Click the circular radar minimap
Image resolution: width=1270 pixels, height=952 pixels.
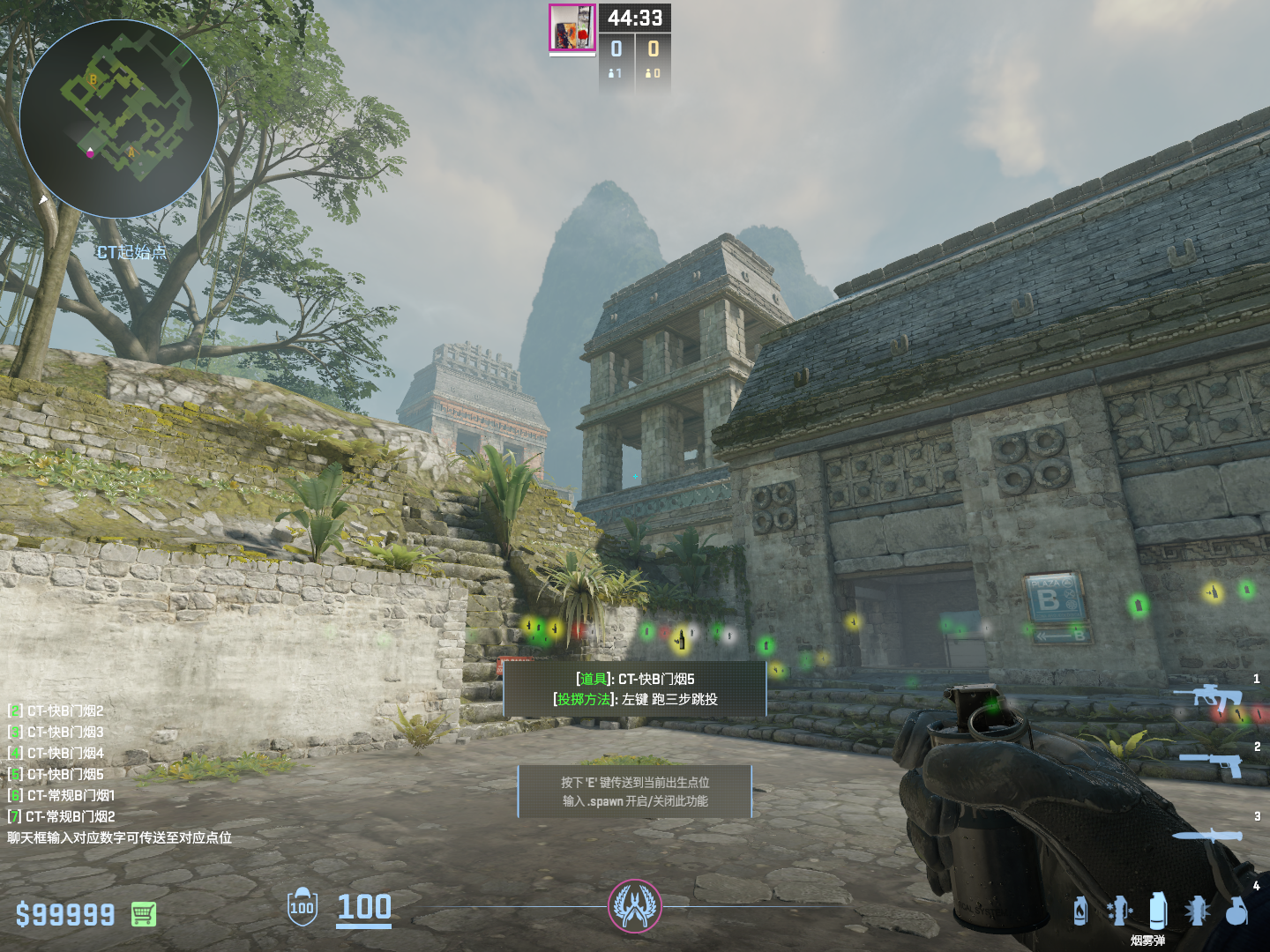(x=119, y=119)
